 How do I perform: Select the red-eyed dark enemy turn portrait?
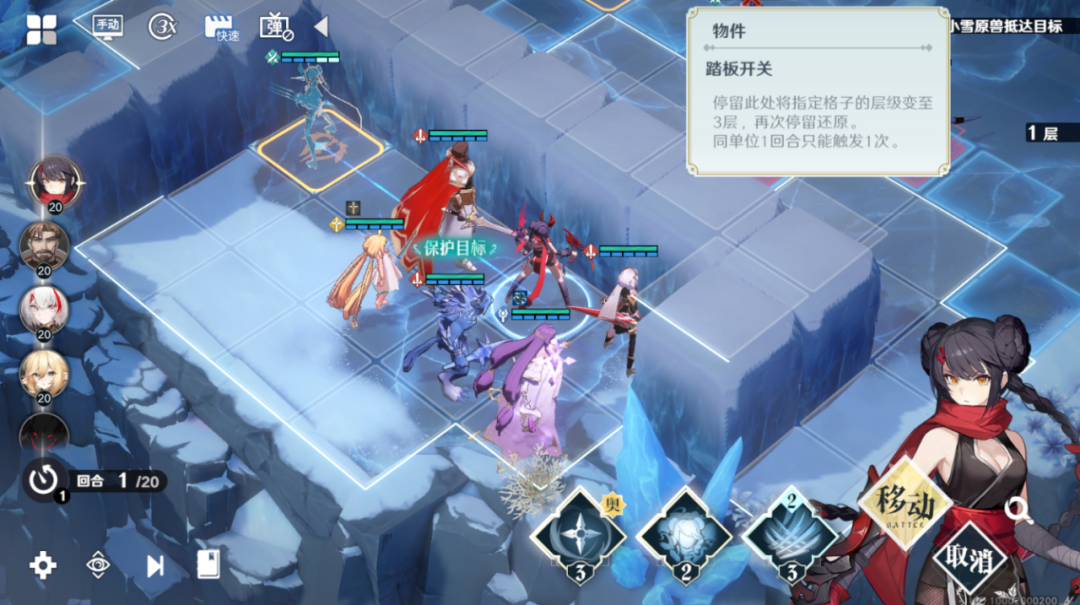(x=44, y=433)
